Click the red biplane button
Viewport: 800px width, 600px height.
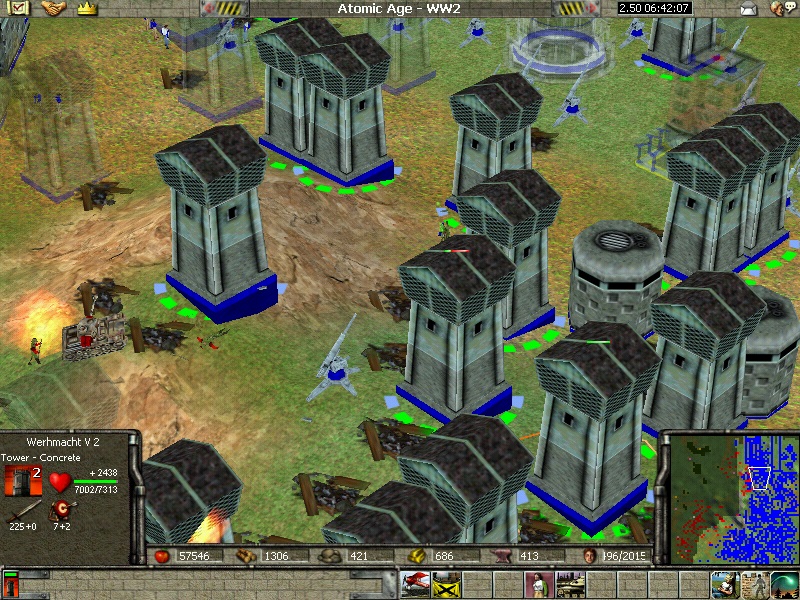point(415,582)
